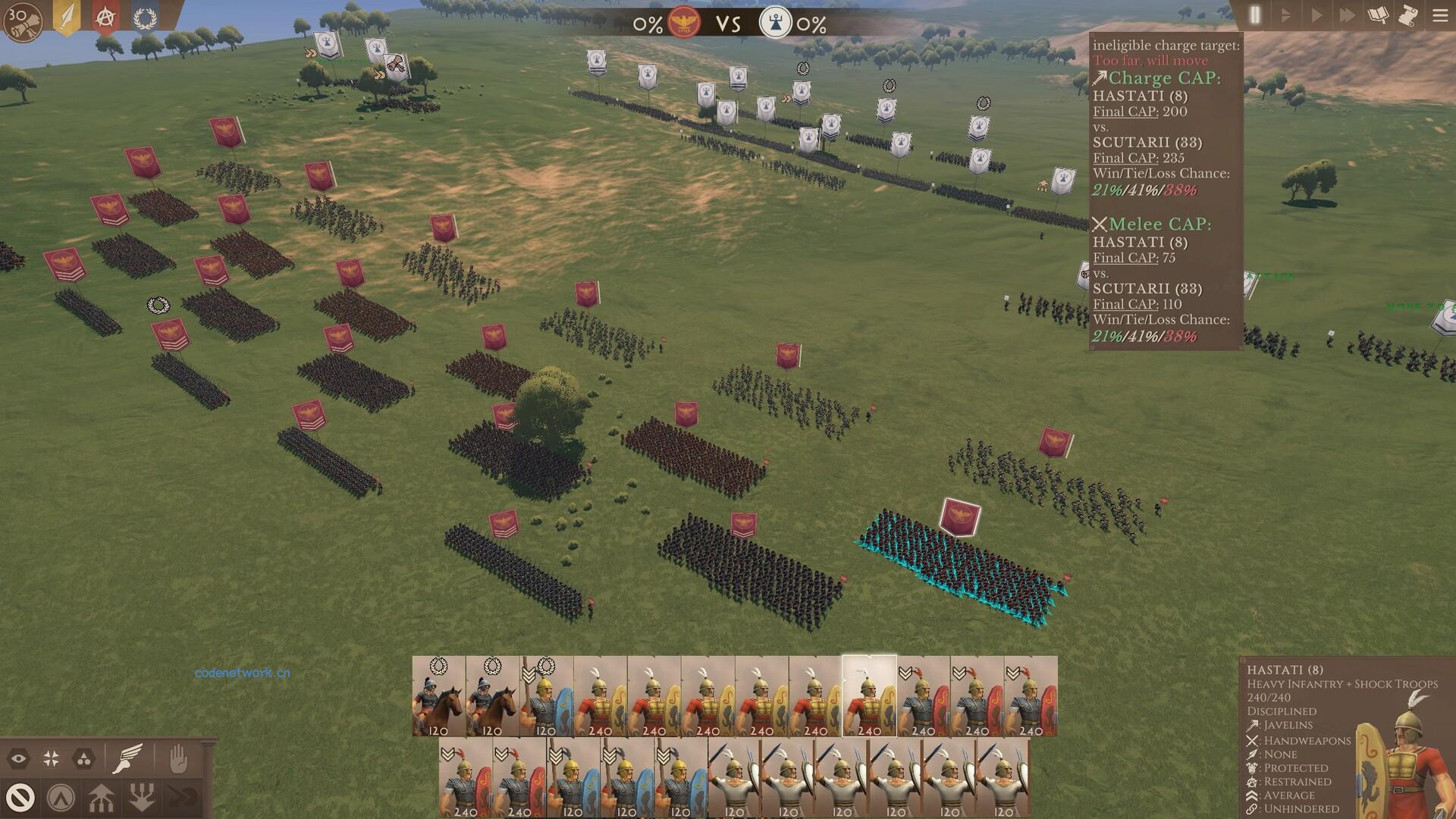Select the red anarchy-symbol banner
This screenshot has width=1456, height=819.
pyautogui.click(x=105, y=17)
